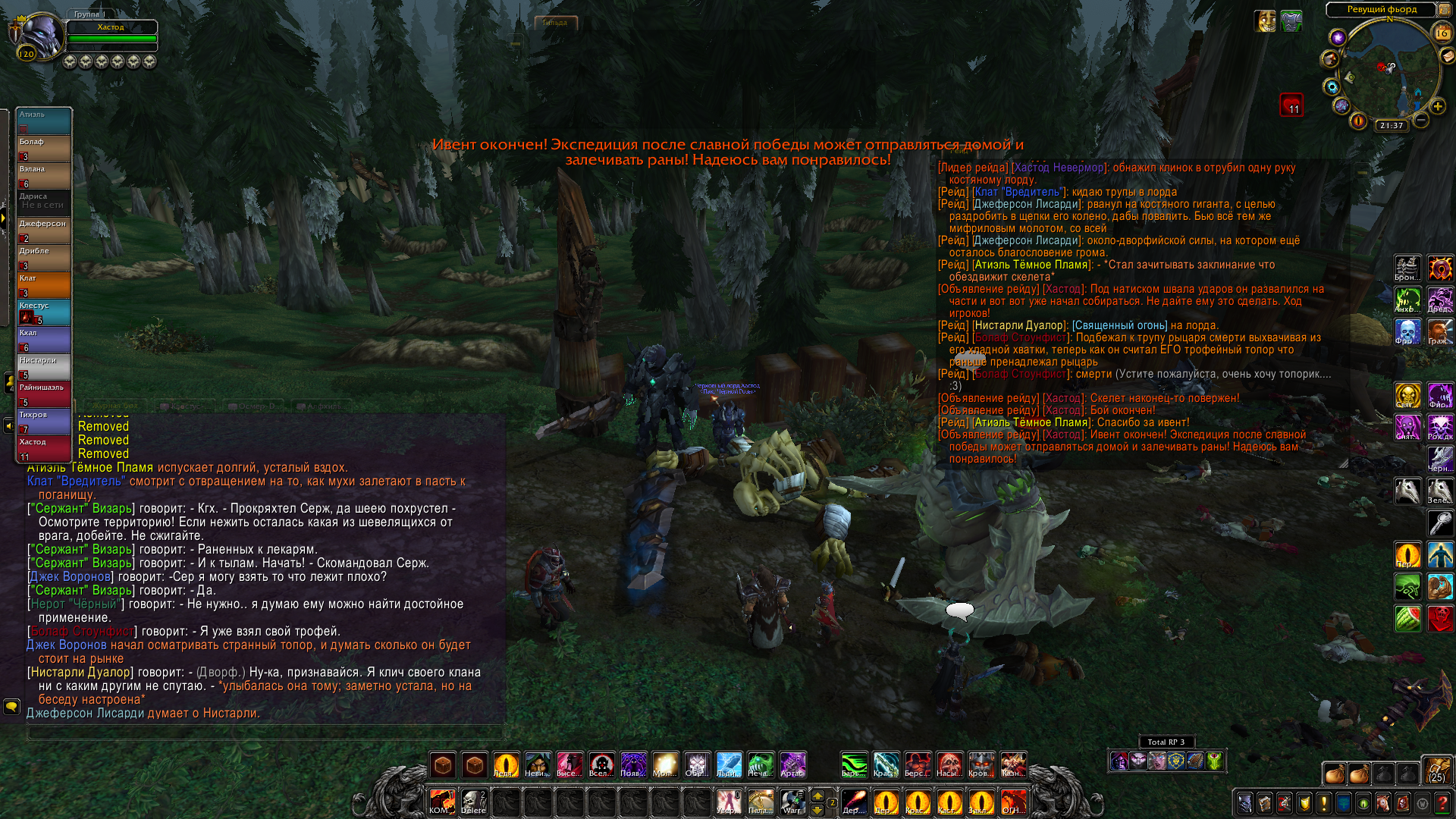Open the quest log exclamation mark button

[x=1324, y=803]
